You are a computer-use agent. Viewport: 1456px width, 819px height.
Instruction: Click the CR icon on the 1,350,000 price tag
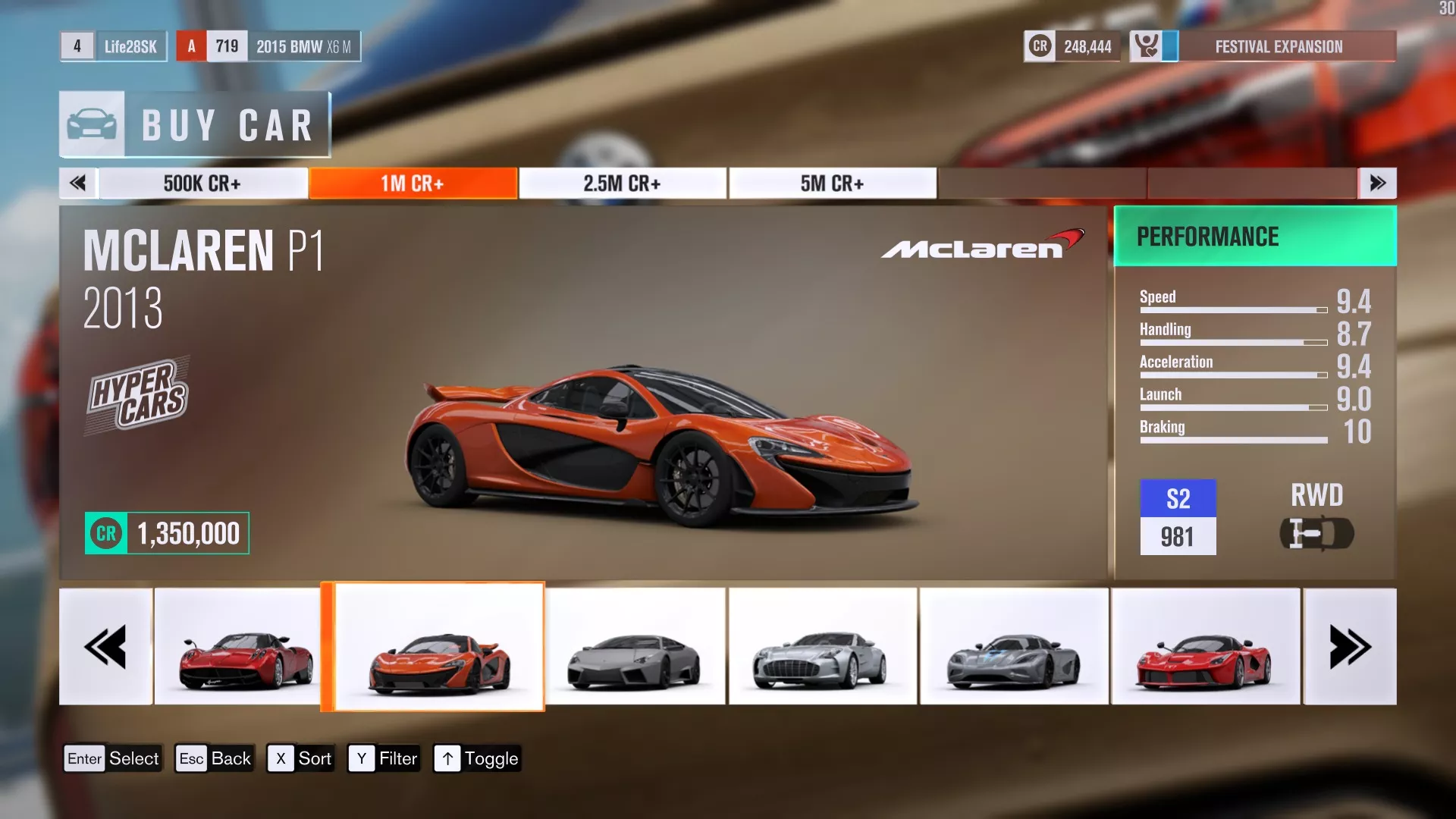point(105,533)
